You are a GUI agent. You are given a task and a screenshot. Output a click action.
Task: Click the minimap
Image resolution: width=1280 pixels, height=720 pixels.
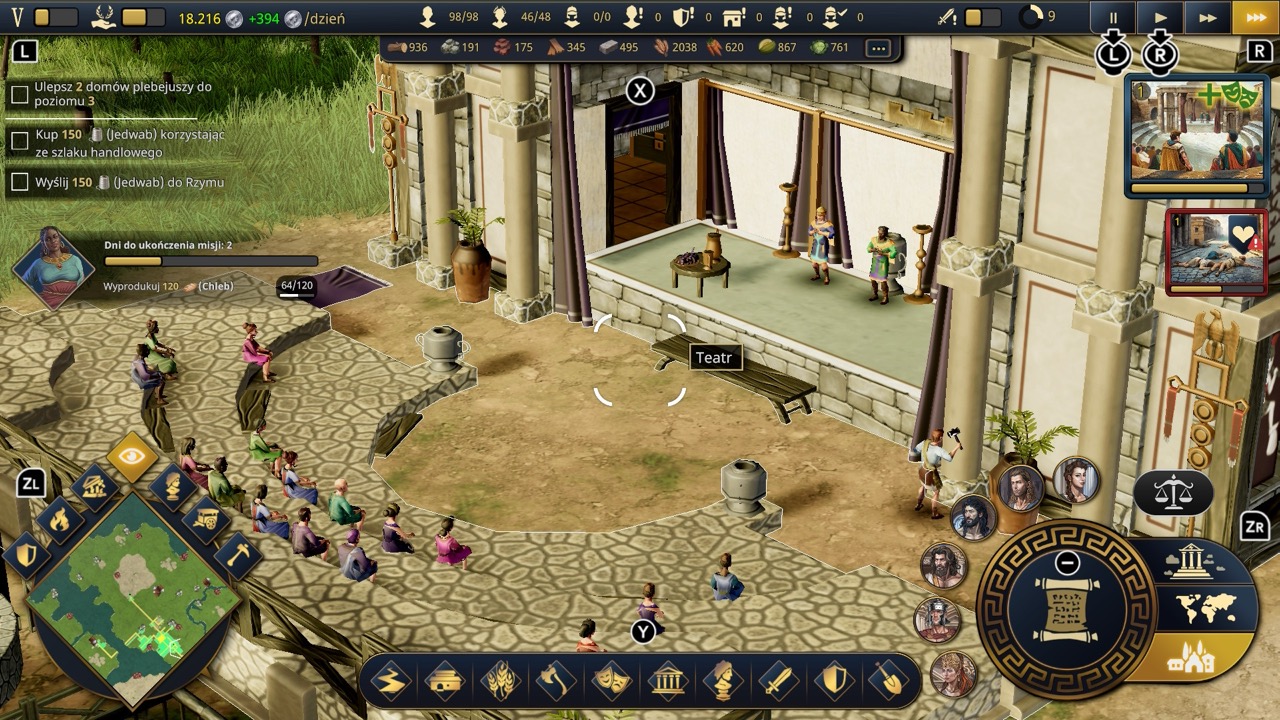[132, 598]
